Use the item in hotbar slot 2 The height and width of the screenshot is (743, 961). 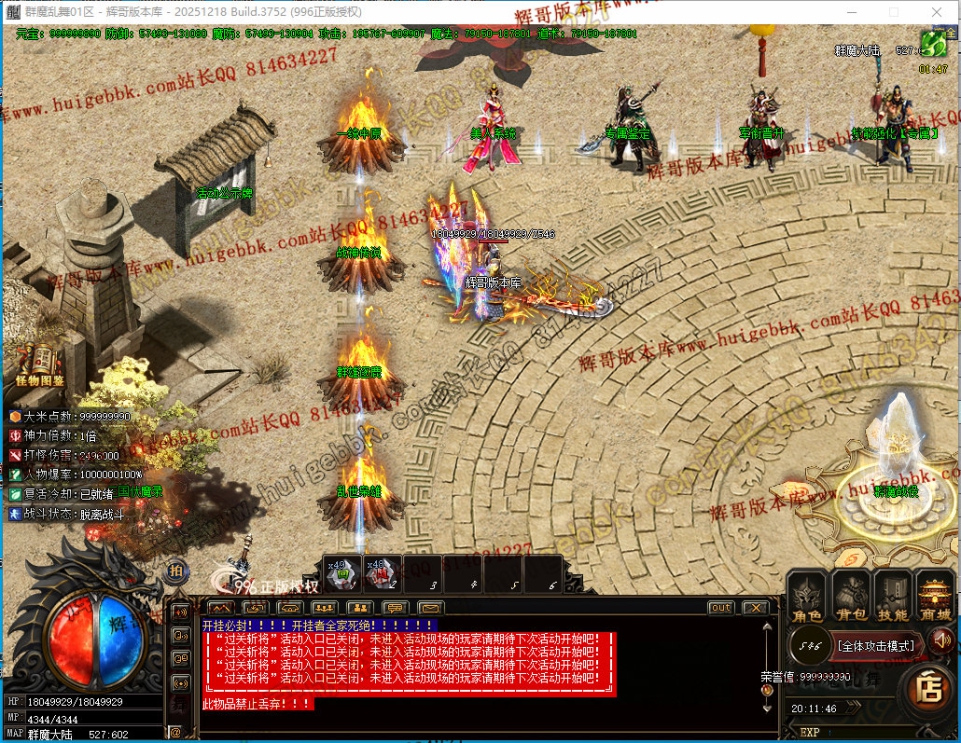tap(381, 573)
